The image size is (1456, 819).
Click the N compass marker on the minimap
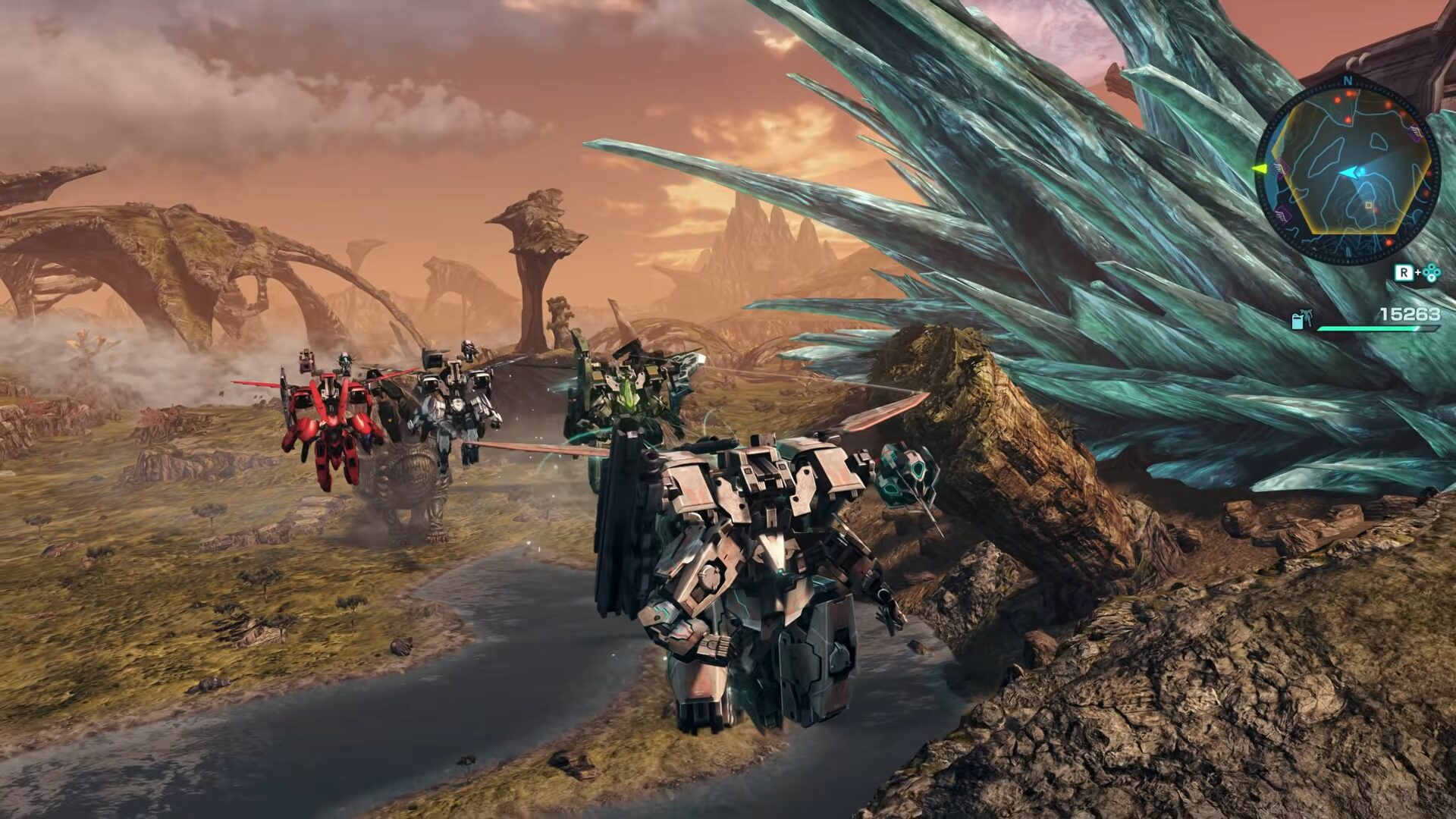pyautogui.click(x=1348, y=80)
